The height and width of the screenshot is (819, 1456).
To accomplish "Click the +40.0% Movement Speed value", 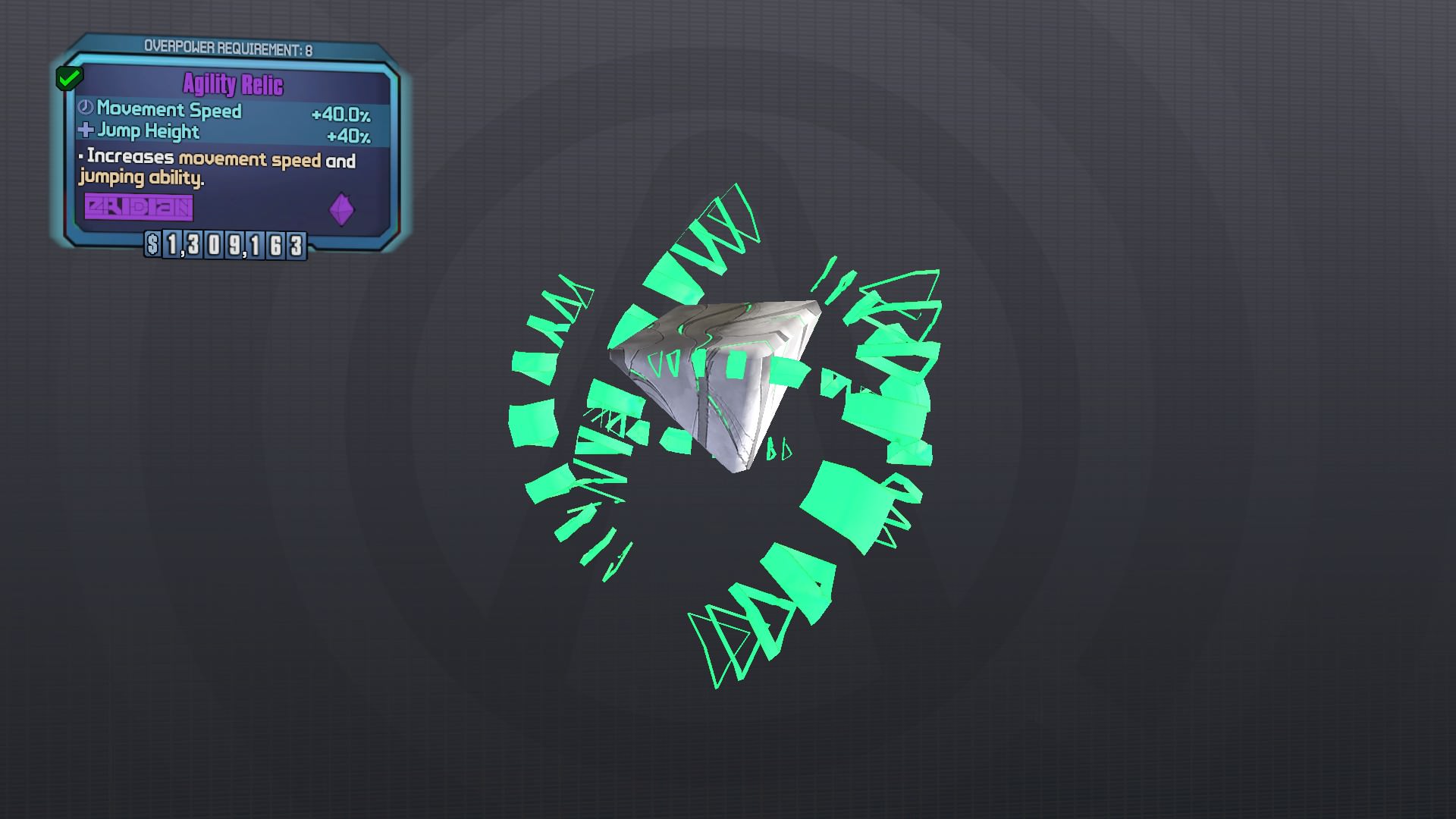I will coord(340,115).
